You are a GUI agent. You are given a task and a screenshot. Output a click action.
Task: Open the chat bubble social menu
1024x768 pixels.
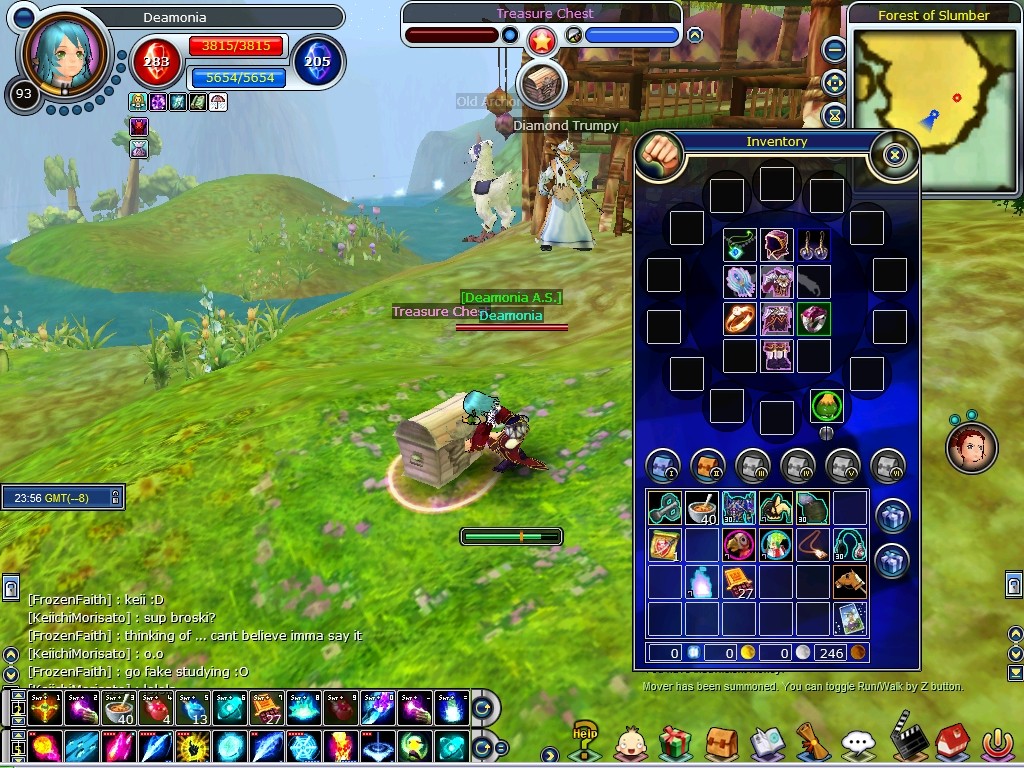coord(858,743)
